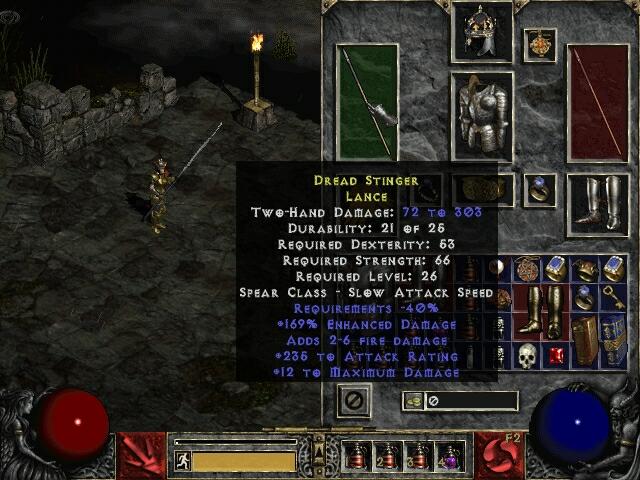Close the inventory panel
Screen dimensions: 640x480
tap(354, 401)
